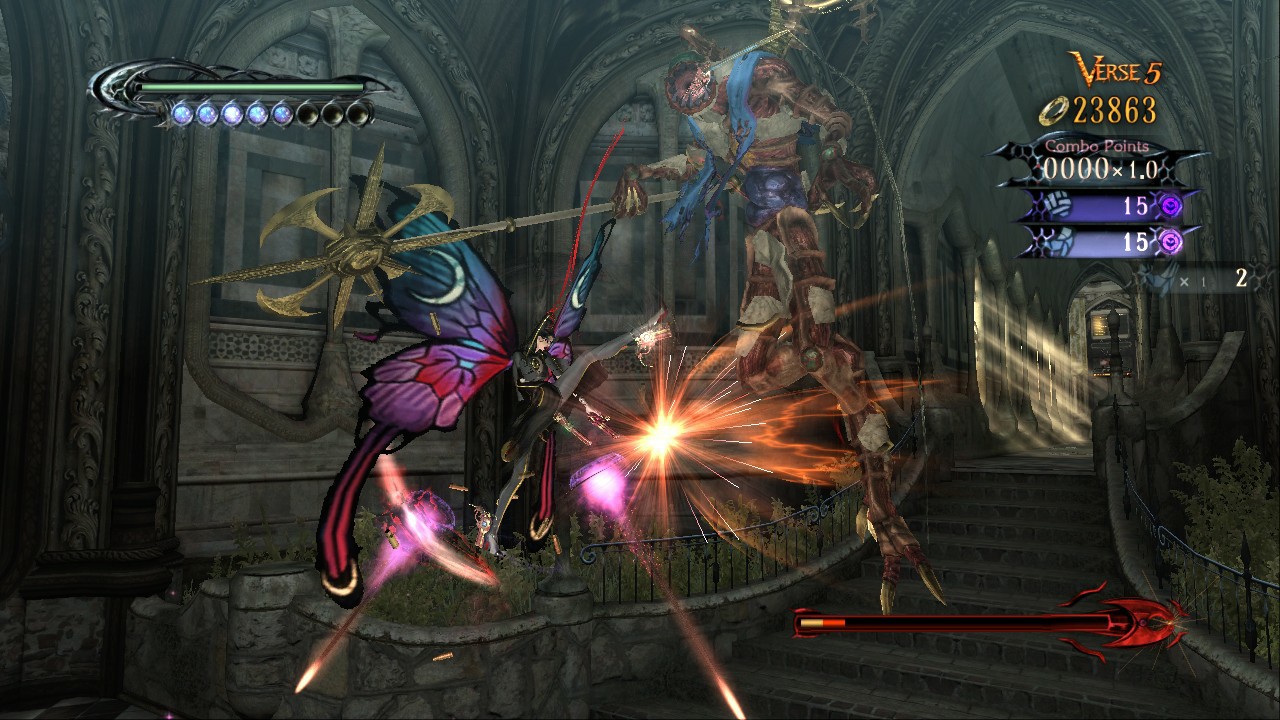Viewport: 1280px width, 720px height.
Task: Click the green player health bar
Action: click(250, 86)
